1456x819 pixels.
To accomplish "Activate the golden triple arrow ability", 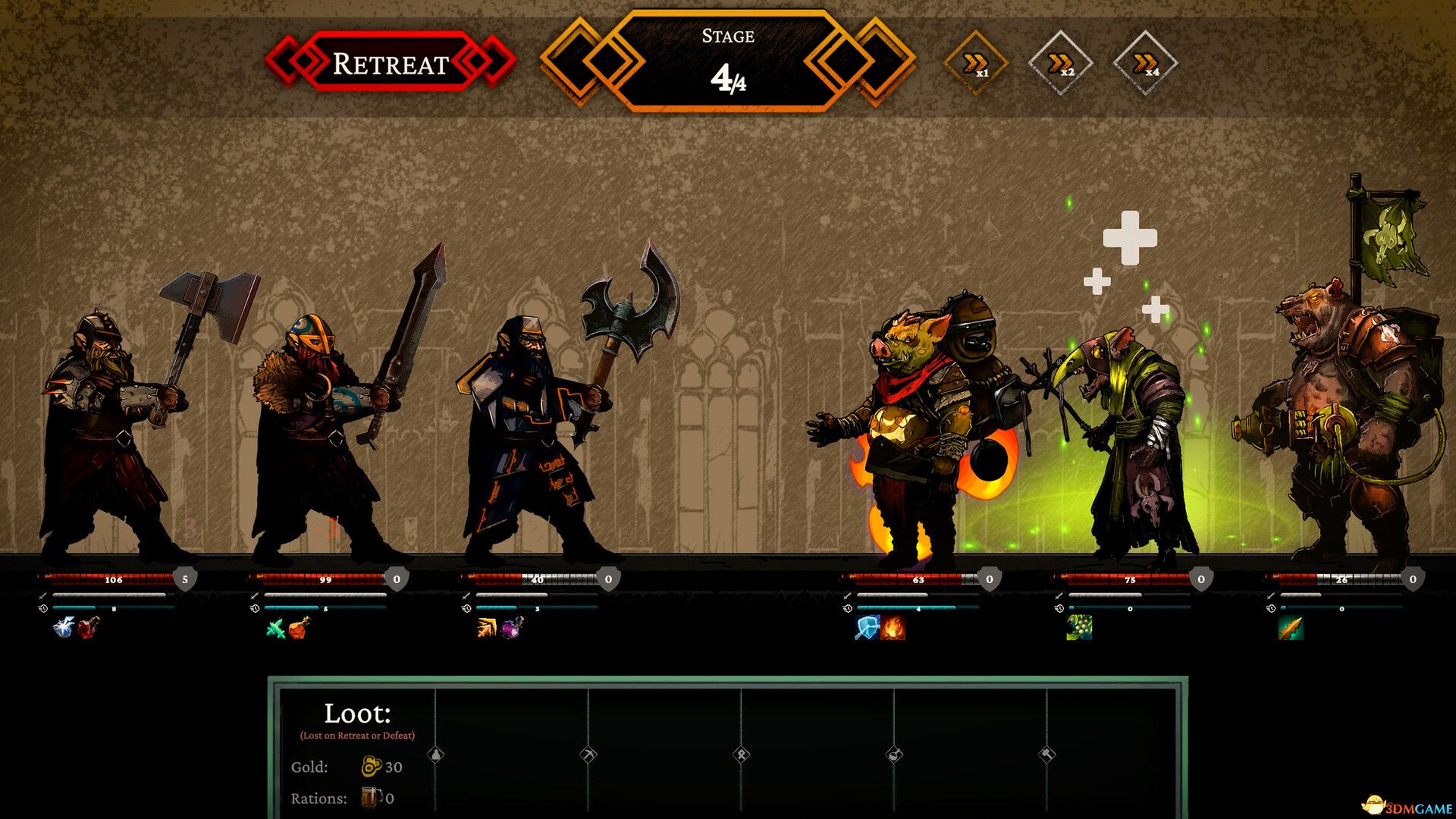I will point(487,628).
